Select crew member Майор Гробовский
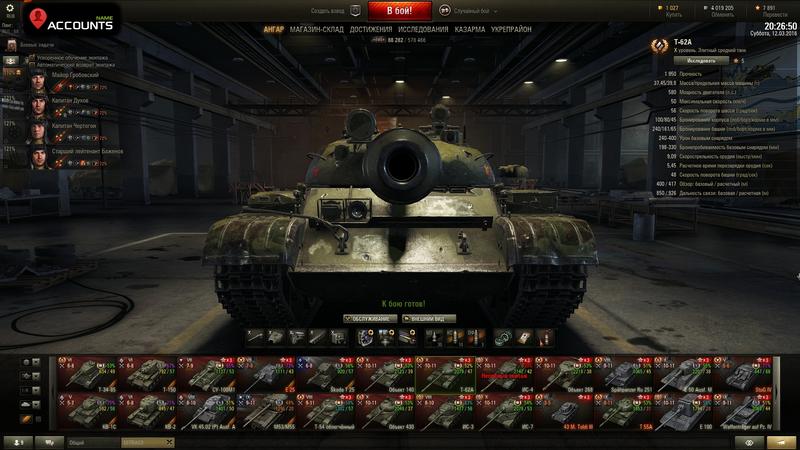800x450 pixels. [75, 75]
